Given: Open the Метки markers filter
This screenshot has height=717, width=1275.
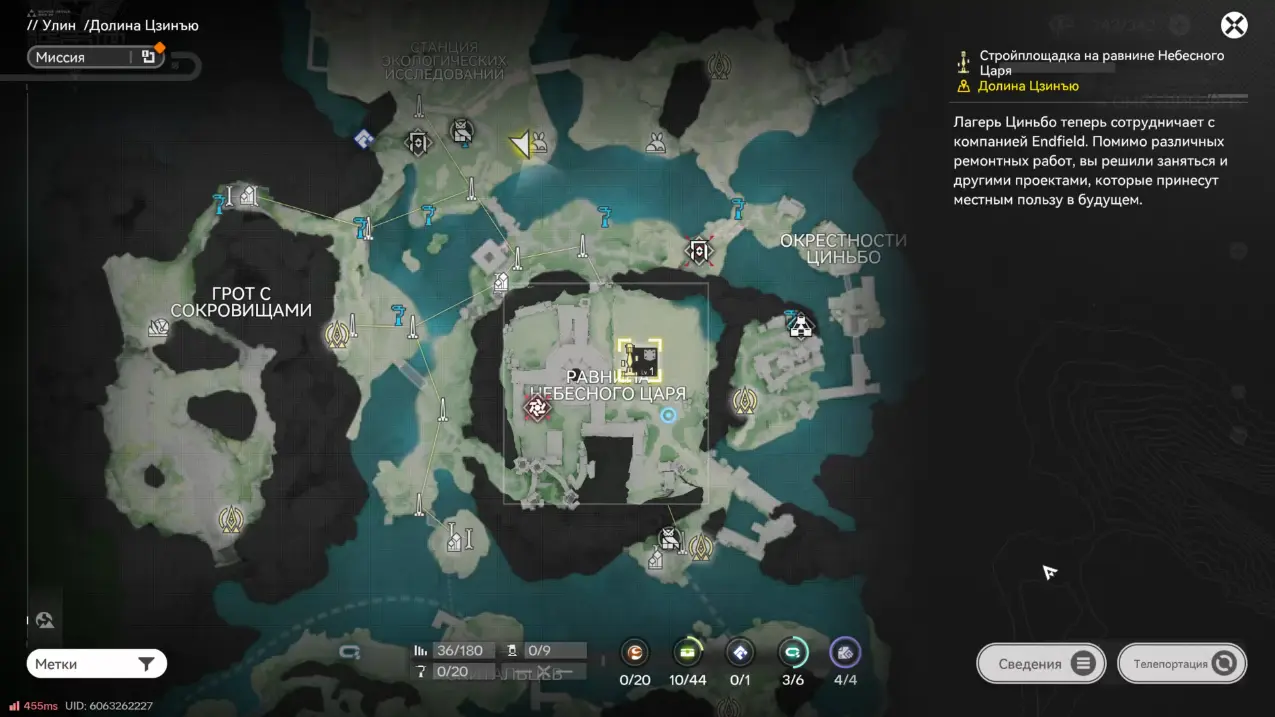Looking at the screenshot, I should click(96, 664).
